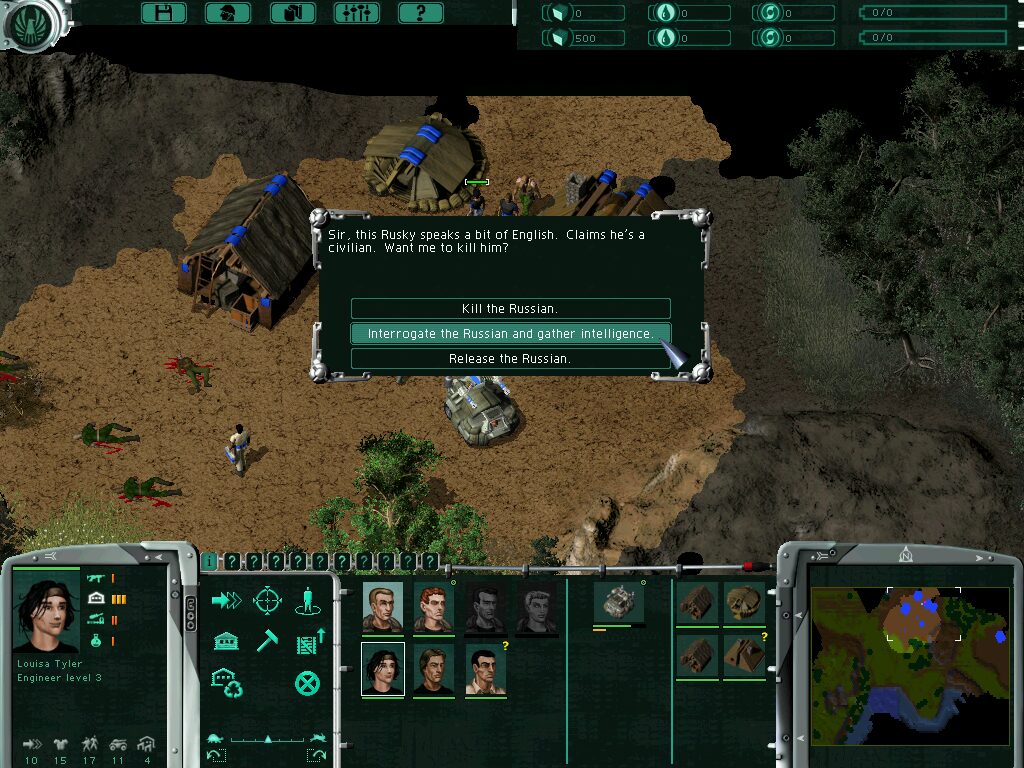Screen dimensions: 1024x768
Task: Activate the attack crosshair command
Action: 267,600
